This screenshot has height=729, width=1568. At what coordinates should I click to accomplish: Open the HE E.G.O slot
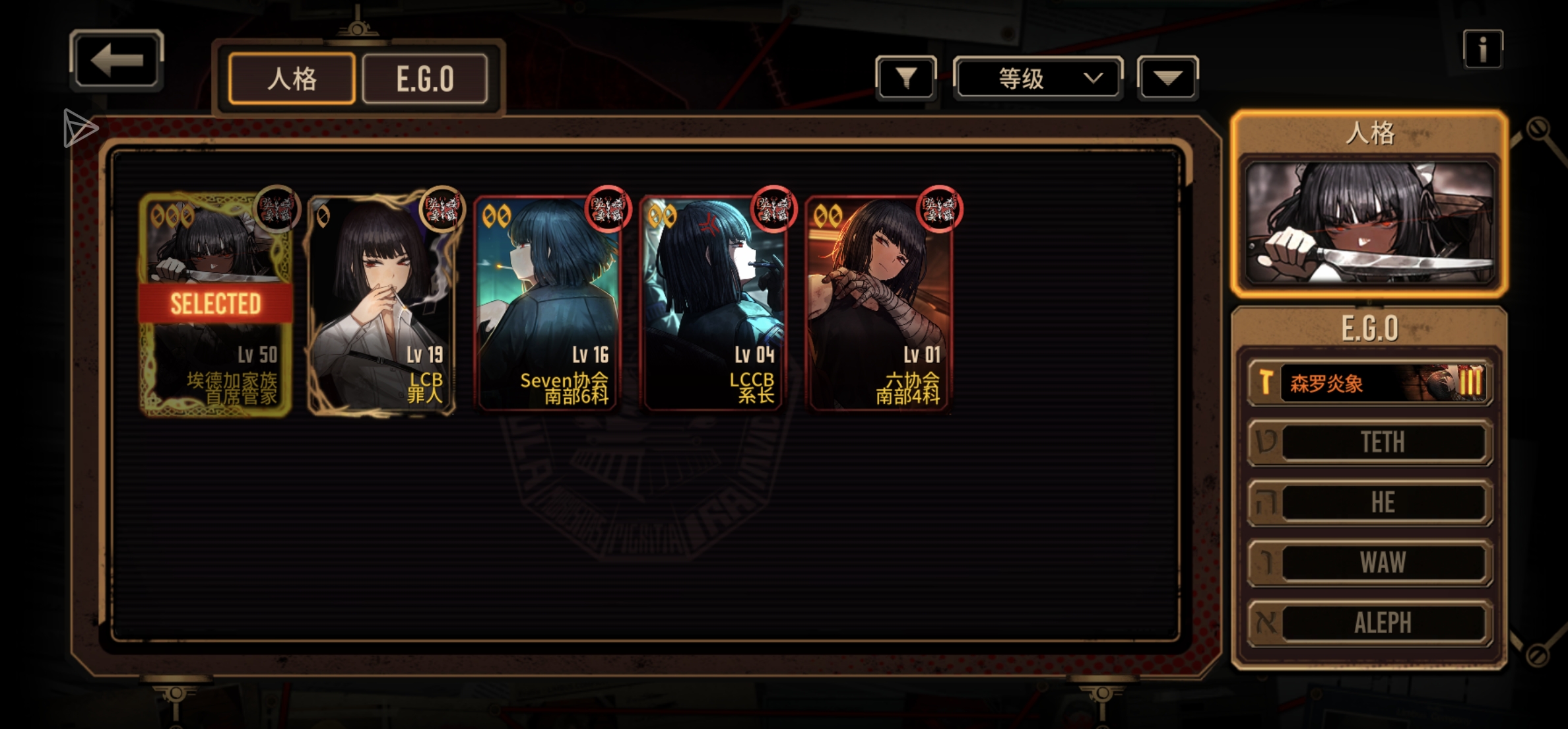1369,503
